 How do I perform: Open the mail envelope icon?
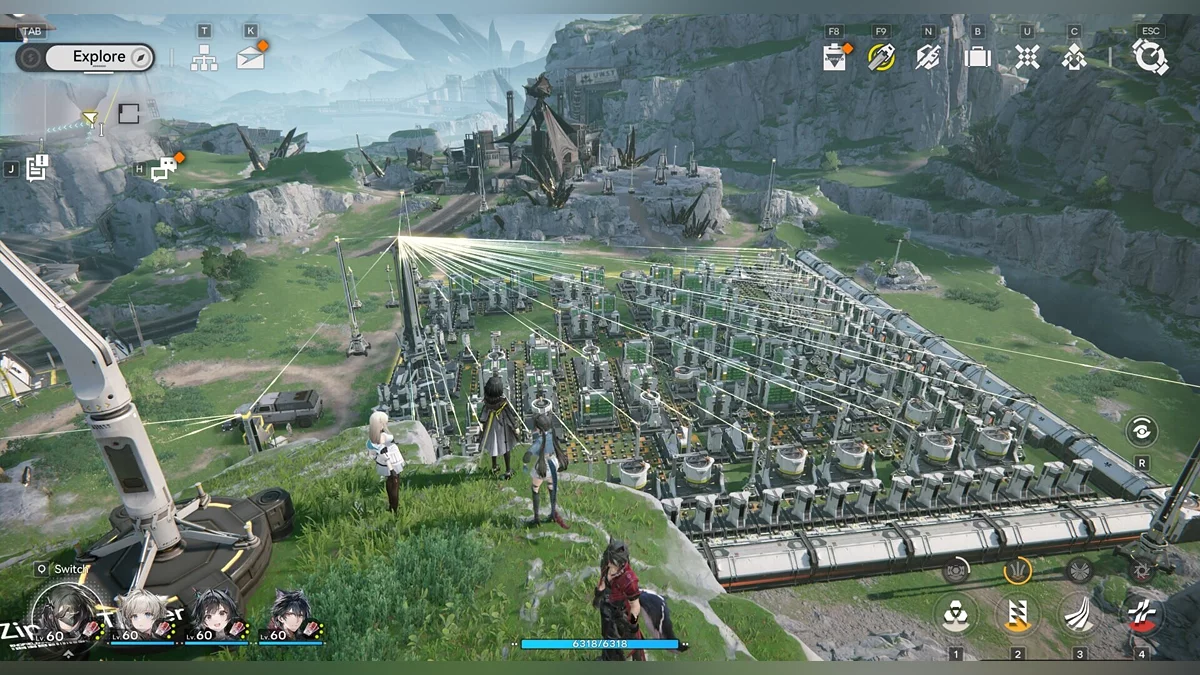pyautogui.click(x=251, y=58)
